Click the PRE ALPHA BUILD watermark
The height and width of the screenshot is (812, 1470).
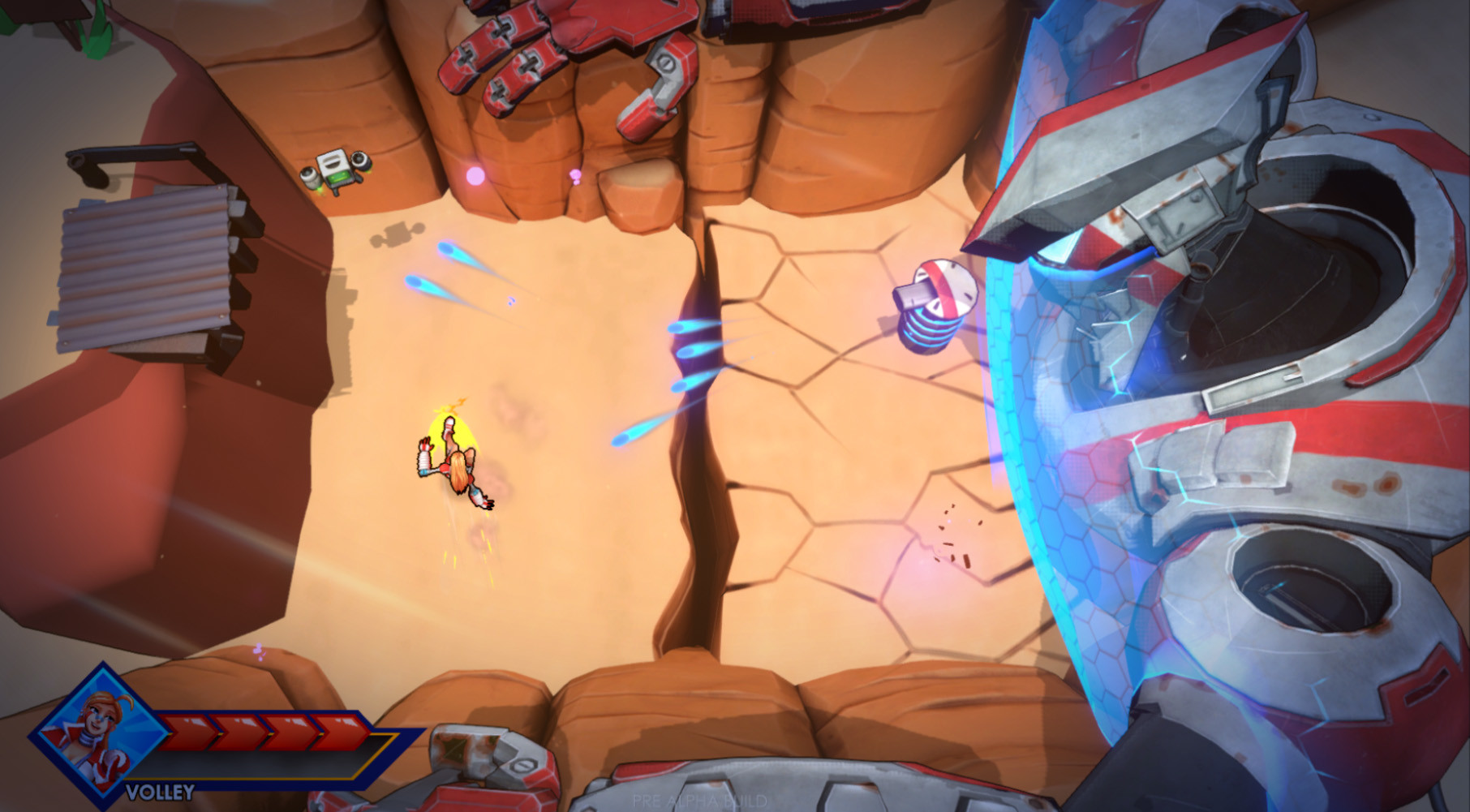700,800
